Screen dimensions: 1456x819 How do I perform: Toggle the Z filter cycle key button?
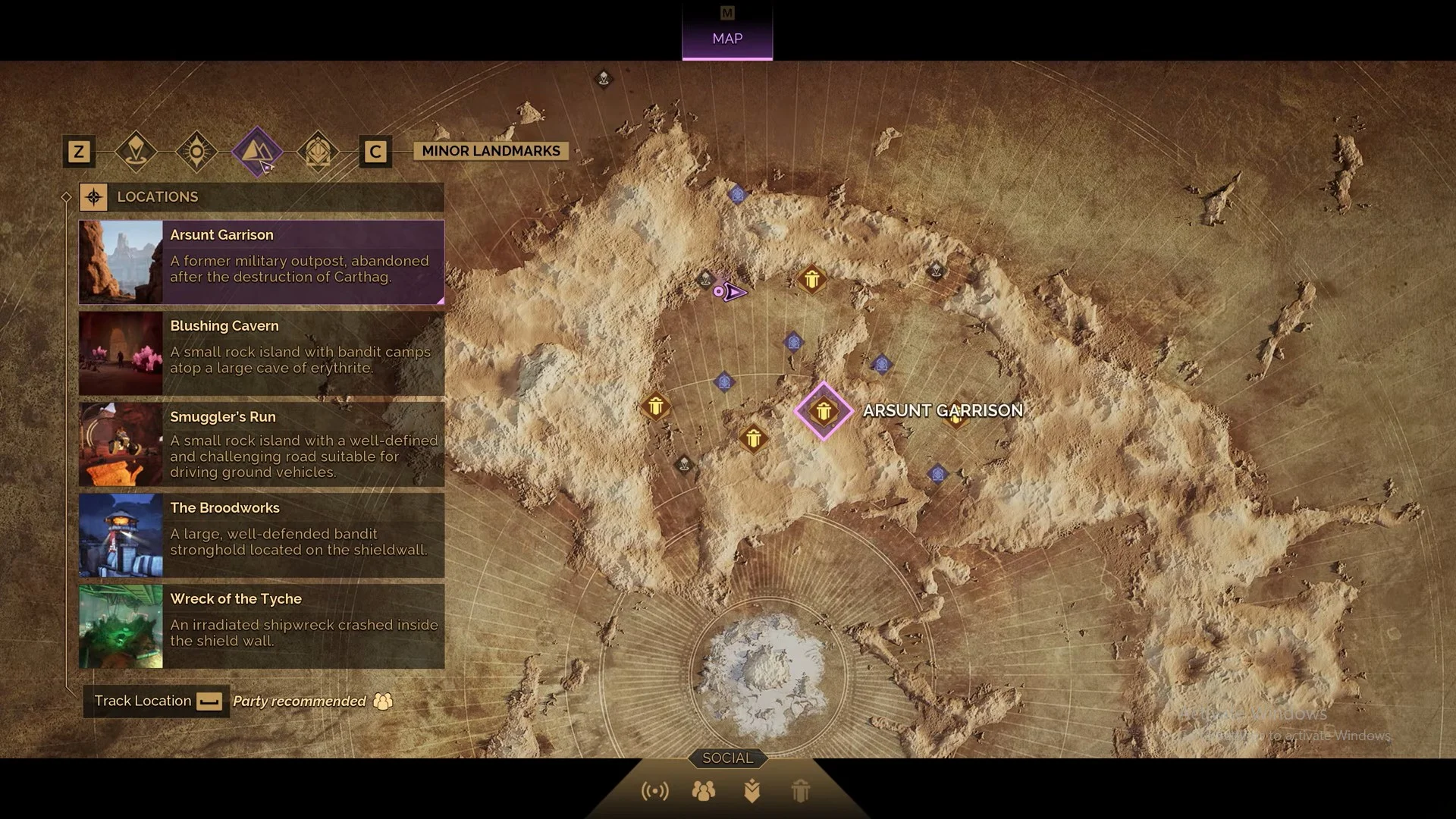78,152
